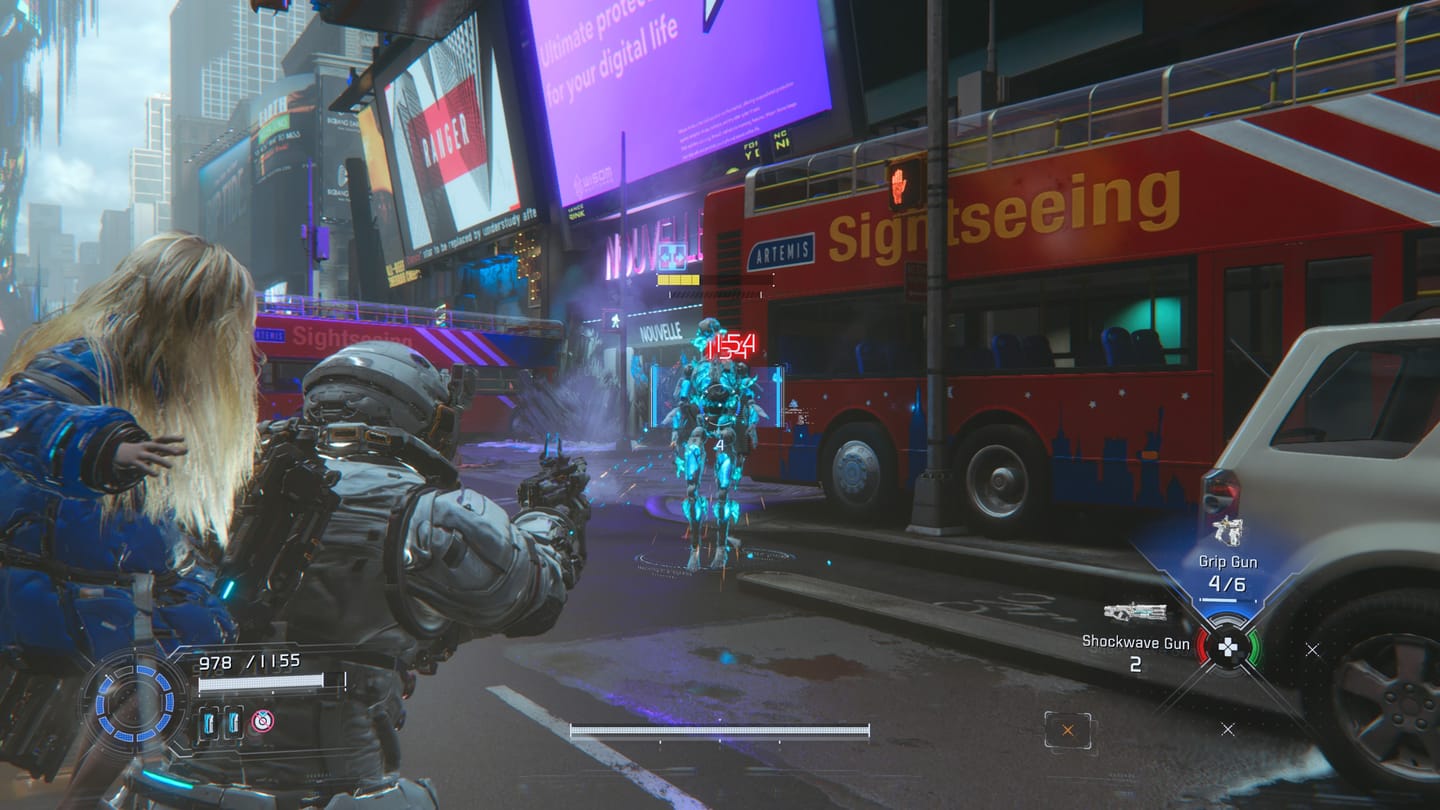This screenshot has height=810, width=1440.
Task: Select the orange X square icon
Action: click(1068, 730)
